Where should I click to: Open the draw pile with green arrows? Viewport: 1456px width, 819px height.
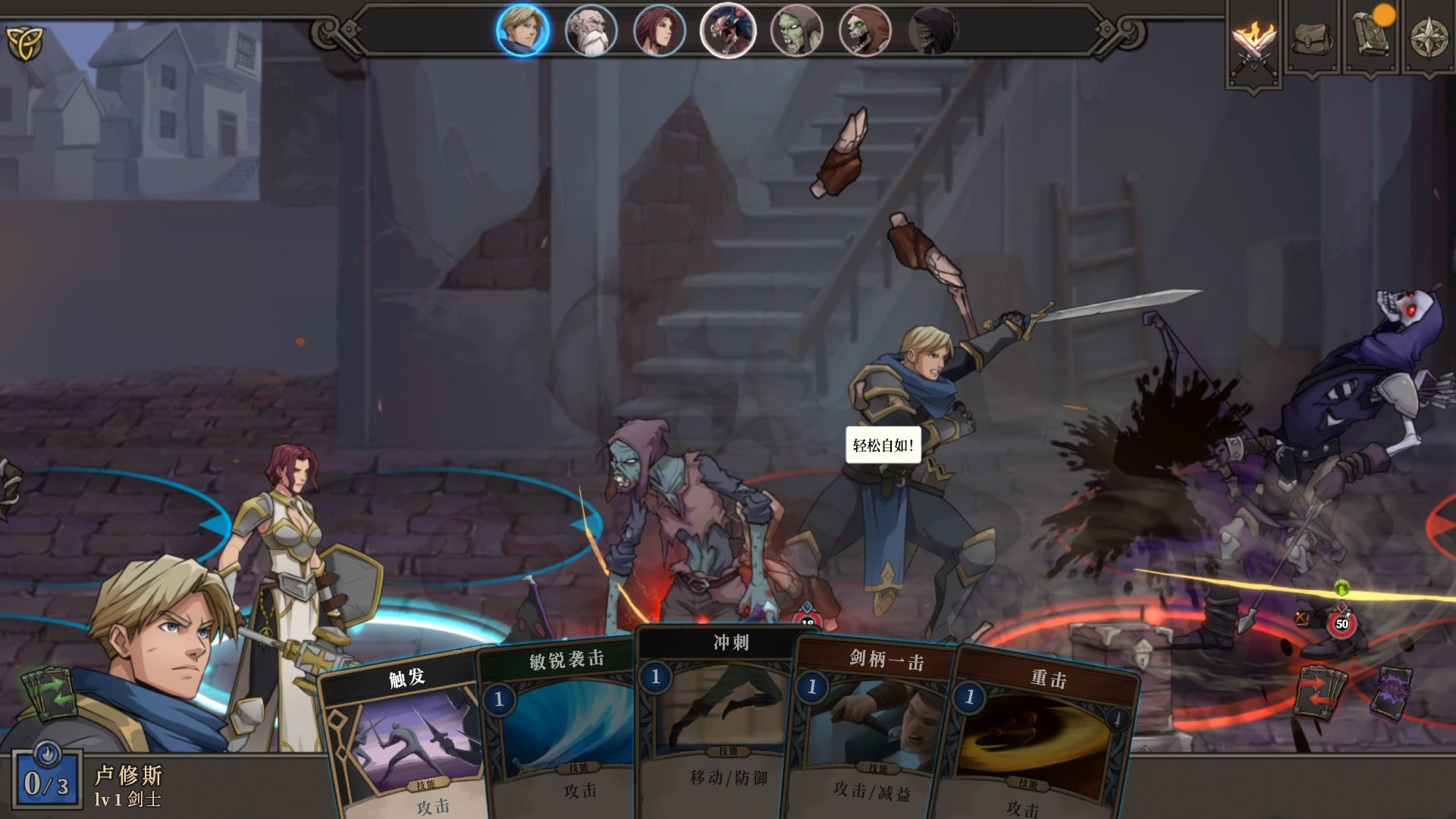pyautogui.click(x=51, y=694)
